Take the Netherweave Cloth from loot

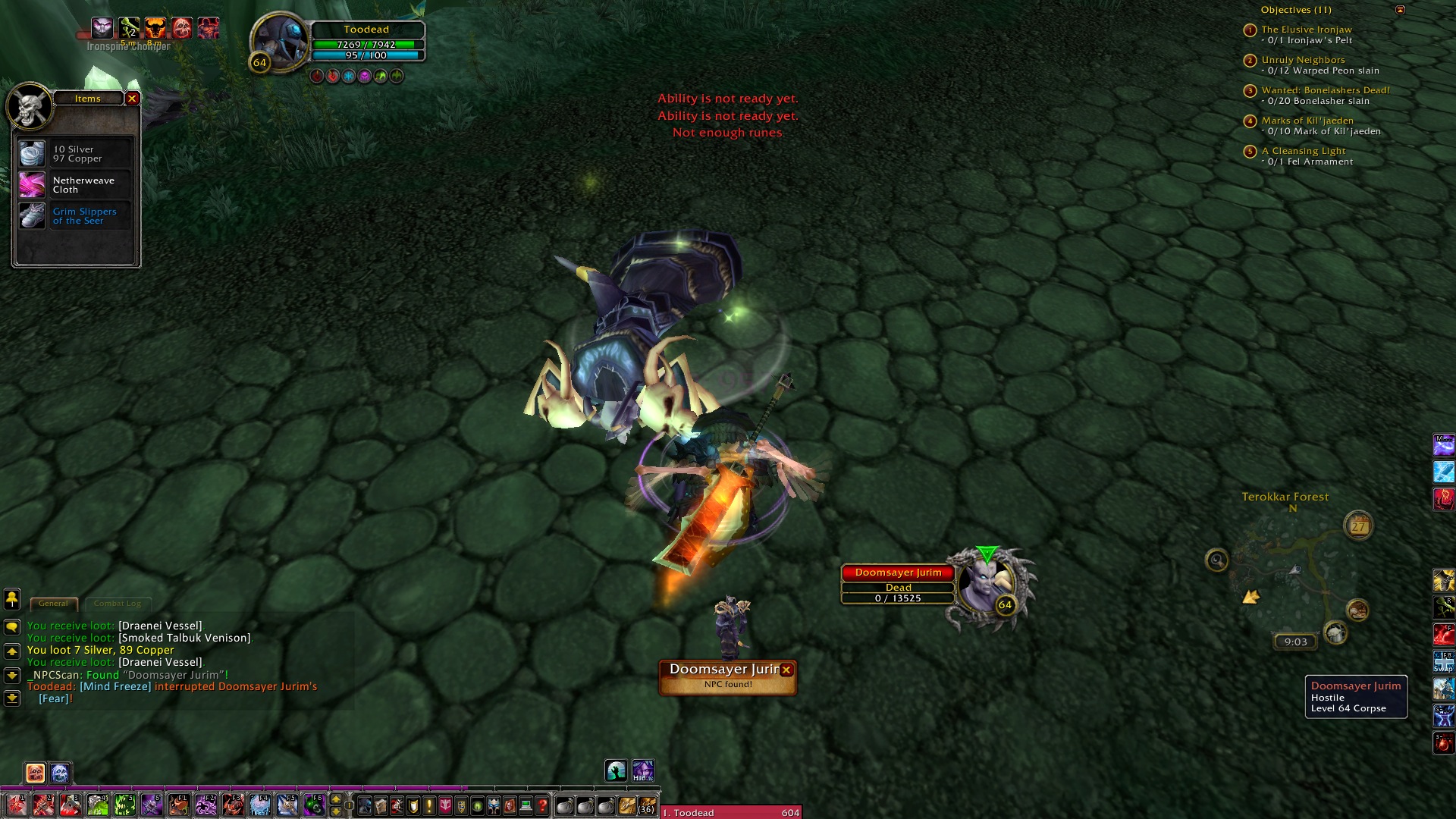[33, 185]
